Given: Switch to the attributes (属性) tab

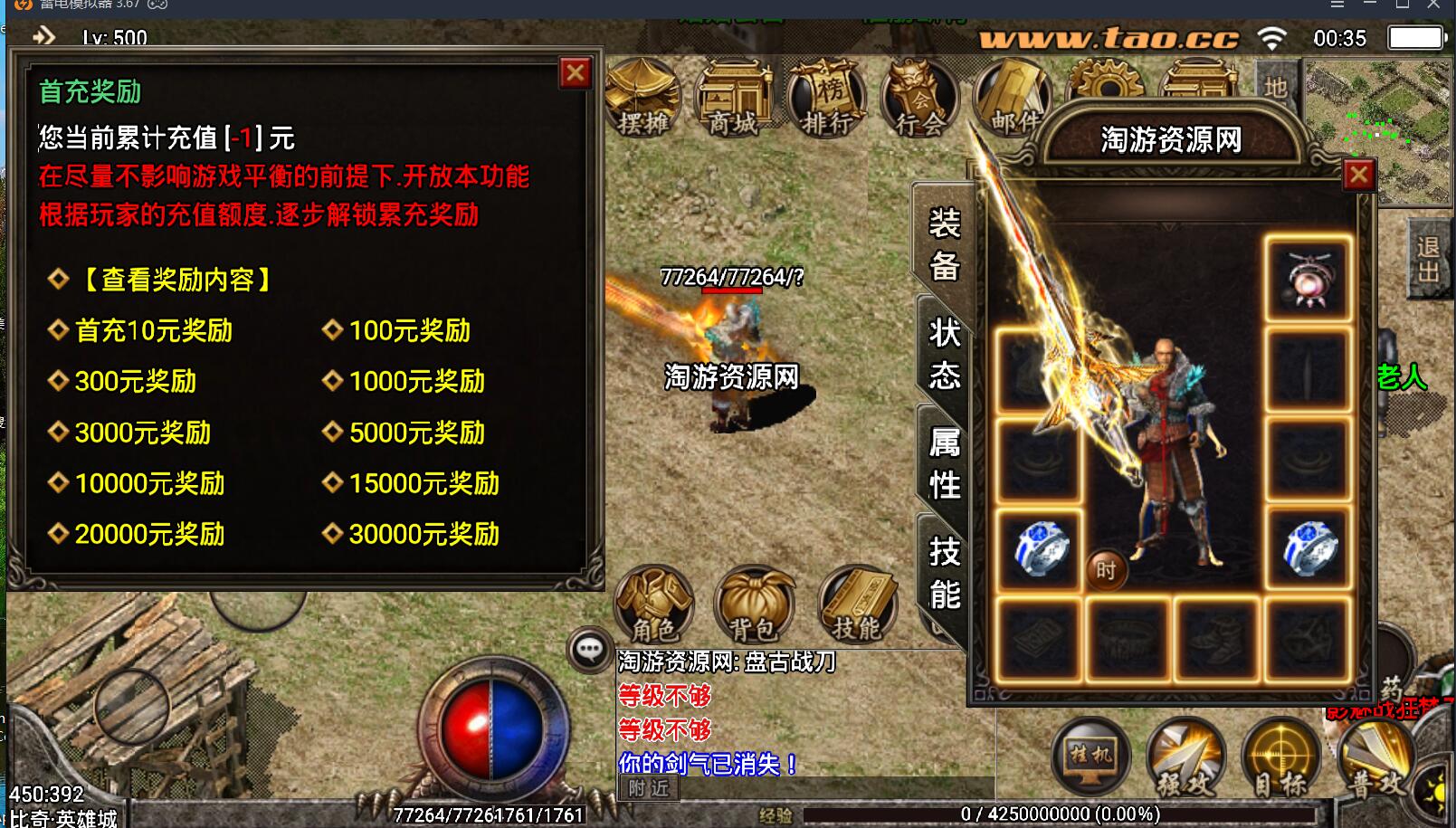Looking at the screenshot, I should 944,463.
